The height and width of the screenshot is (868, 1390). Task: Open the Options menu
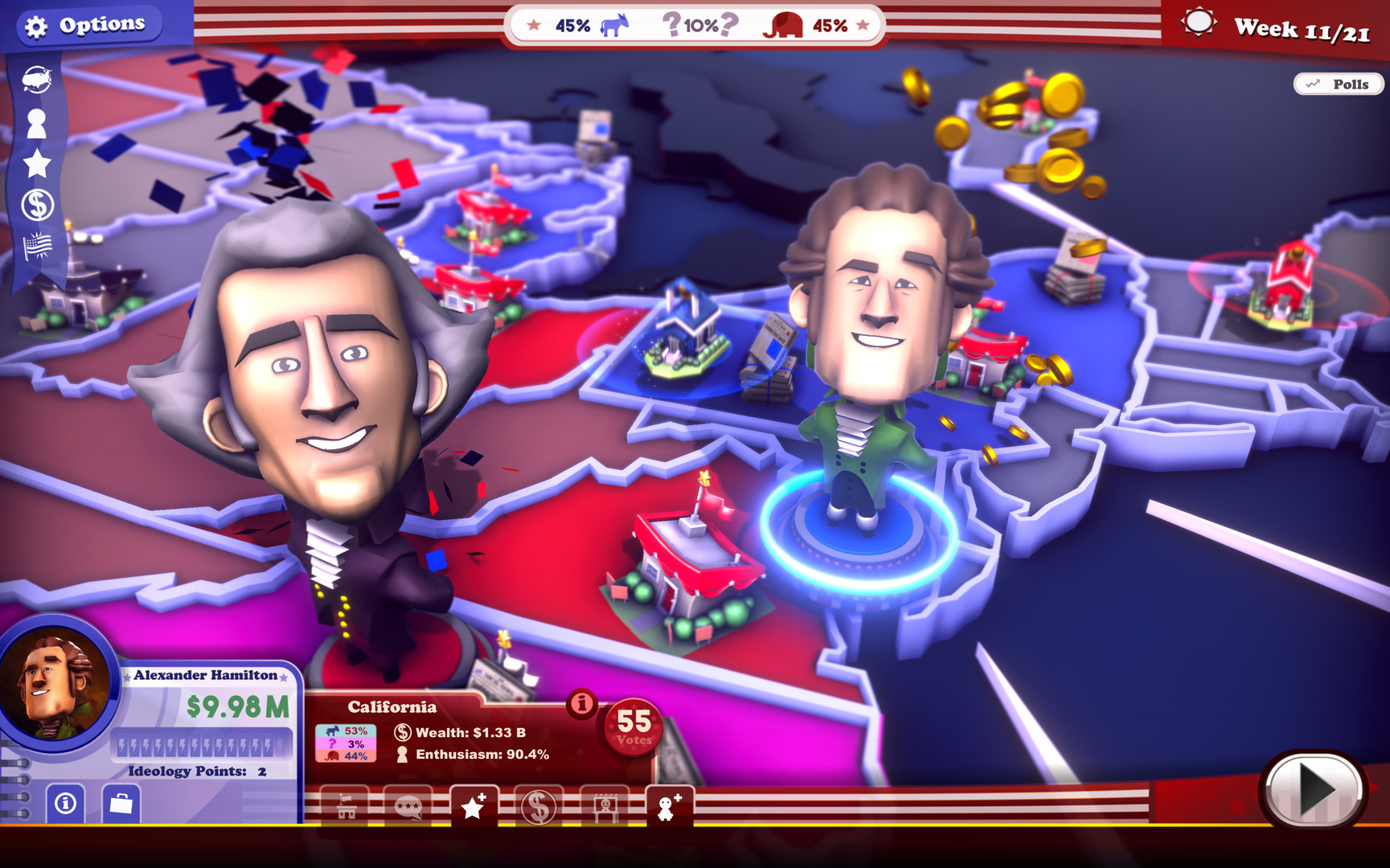click(88, 24)
